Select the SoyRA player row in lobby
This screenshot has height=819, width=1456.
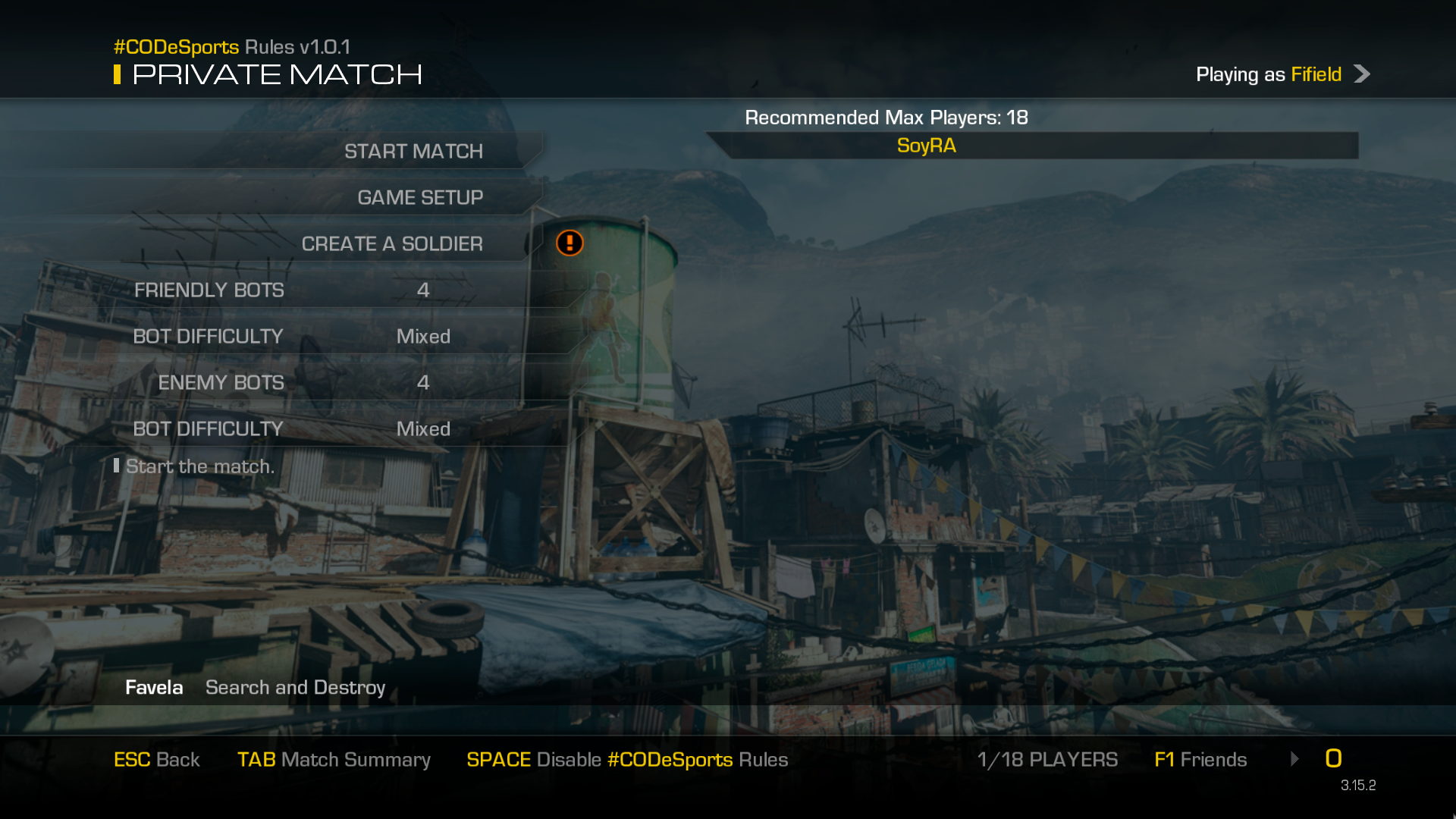(926, 146)
